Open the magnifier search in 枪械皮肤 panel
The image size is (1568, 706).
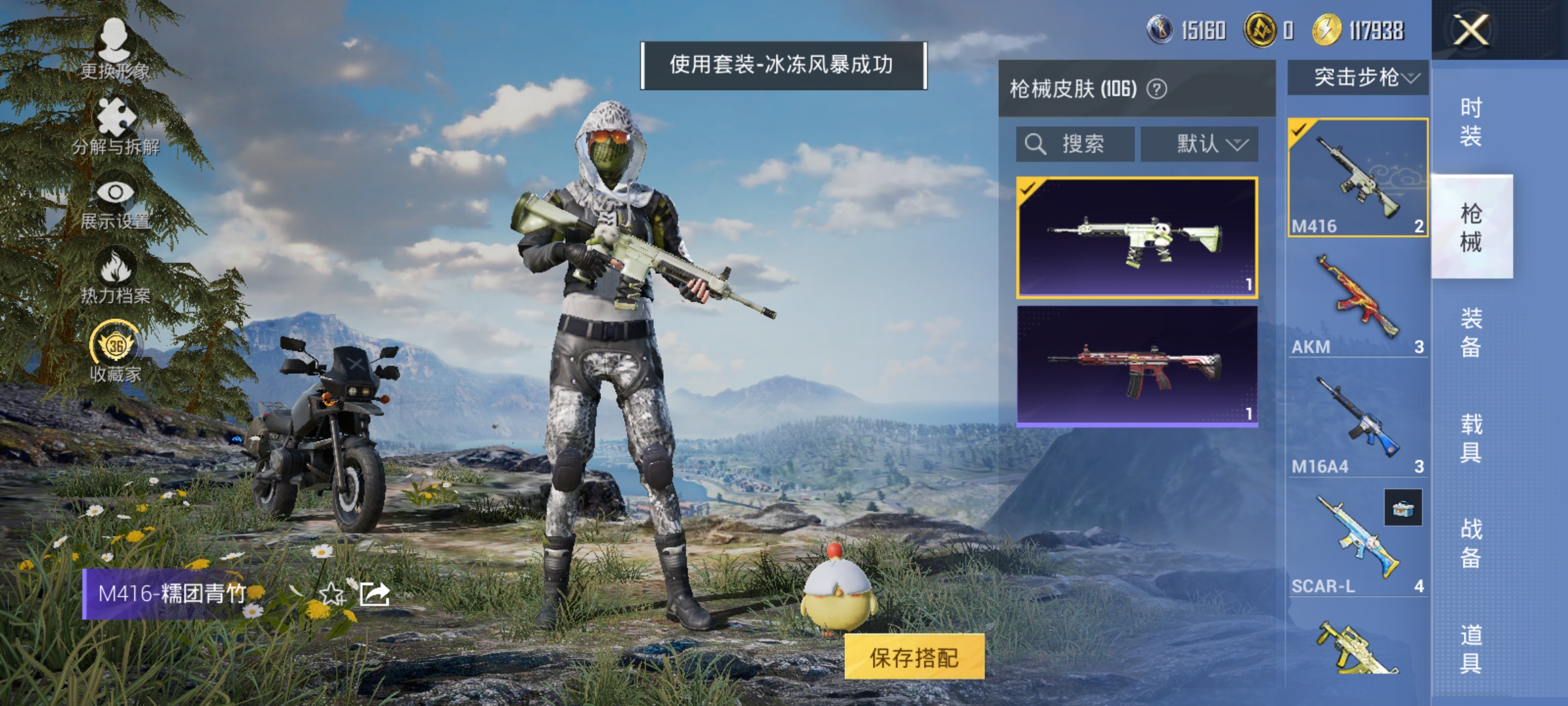(1036, 144)
